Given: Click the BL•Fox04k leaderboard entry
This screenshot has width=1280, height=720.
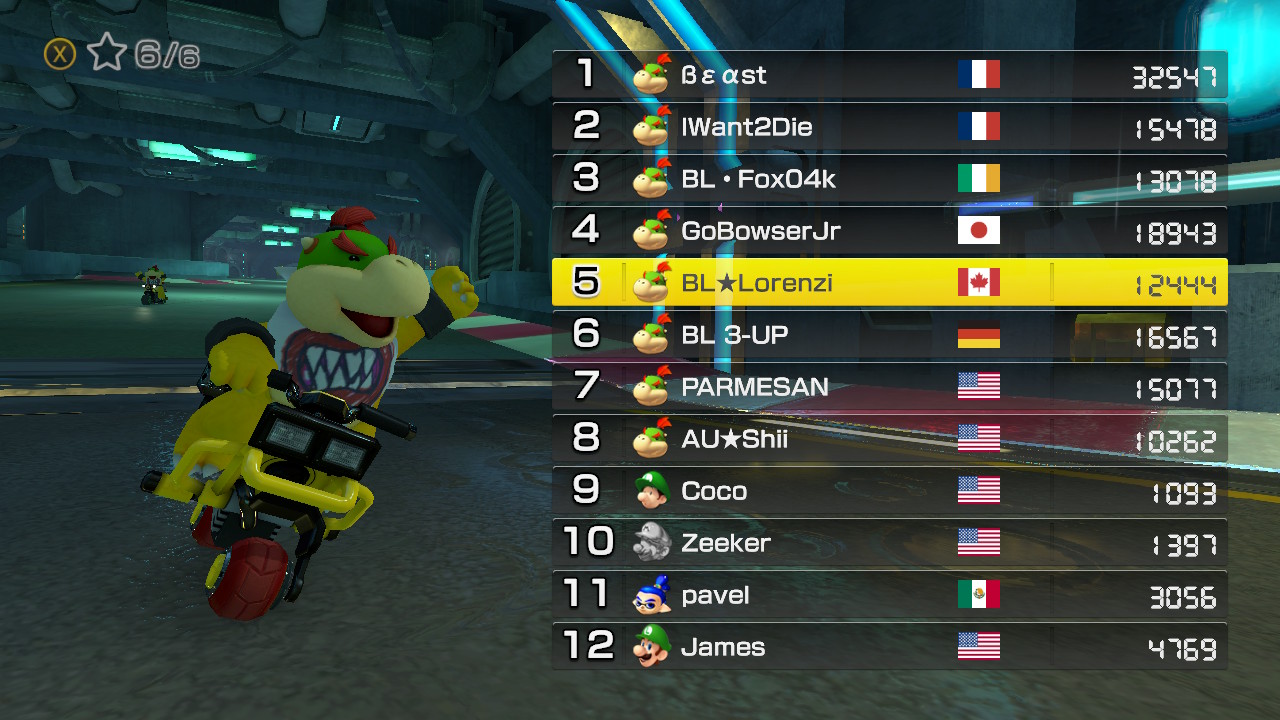Looking at the screenshot, I should [889, 179].
